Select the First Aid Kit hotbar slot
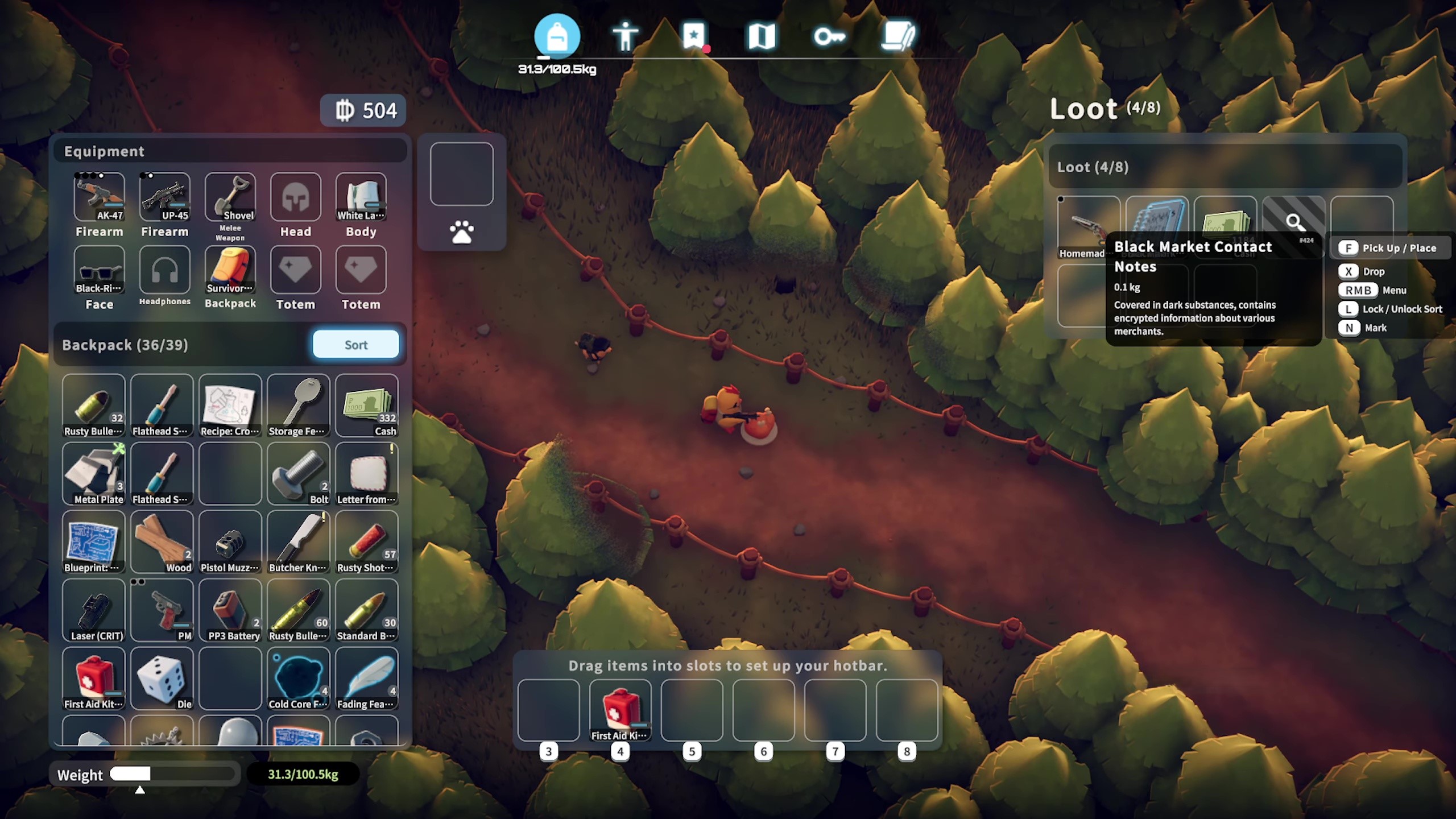The width and height of the screenshot is (1456, 819). coord(621,710)
